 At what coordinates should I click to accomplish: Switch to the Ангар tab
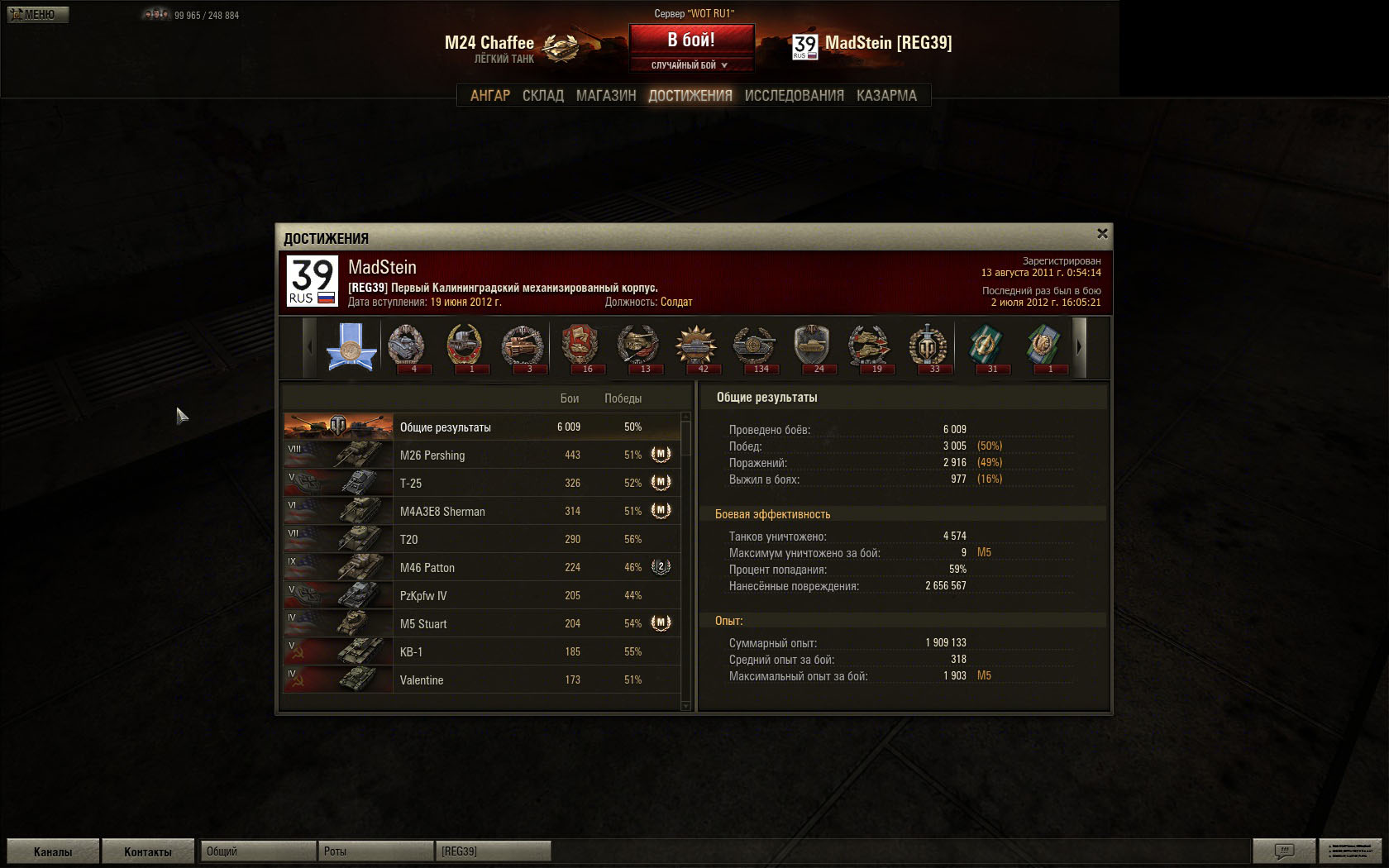(489, 96)
